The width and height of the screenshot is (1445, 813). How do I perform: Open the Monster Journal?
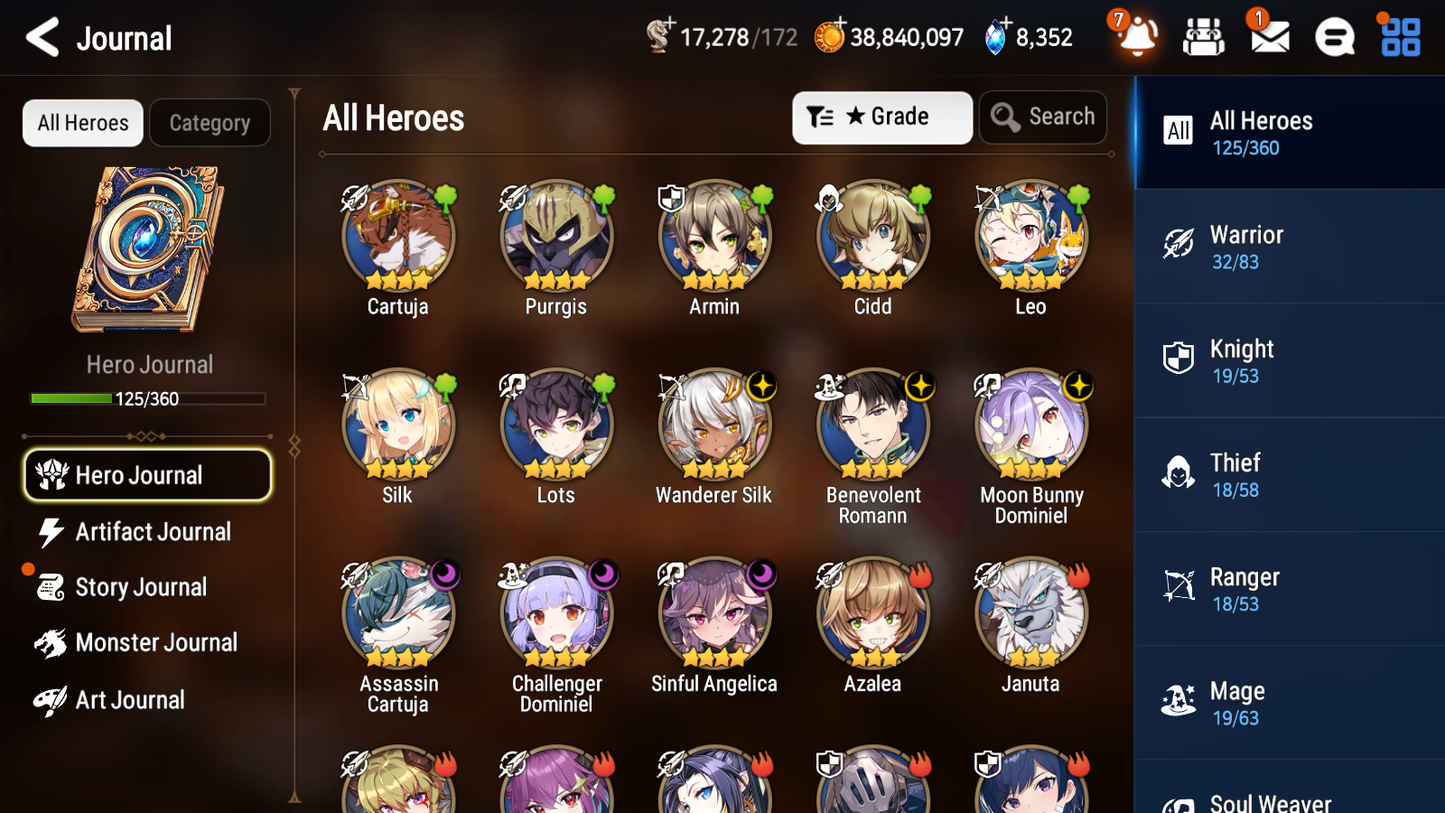coord(157,643)
